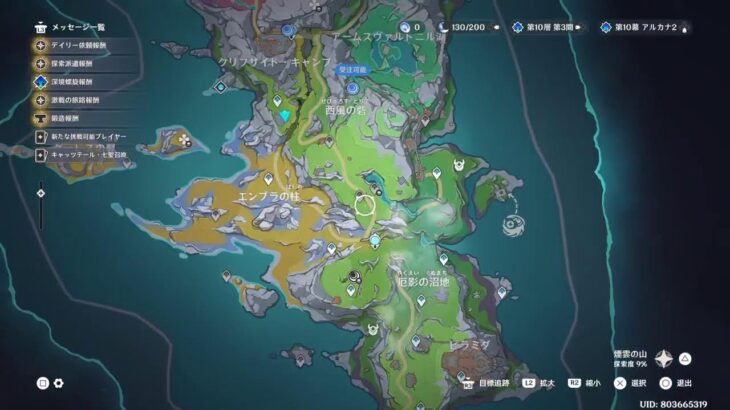Open the 130/200 resin counter
Screen dimensions: 730x410
pos(463,28)
